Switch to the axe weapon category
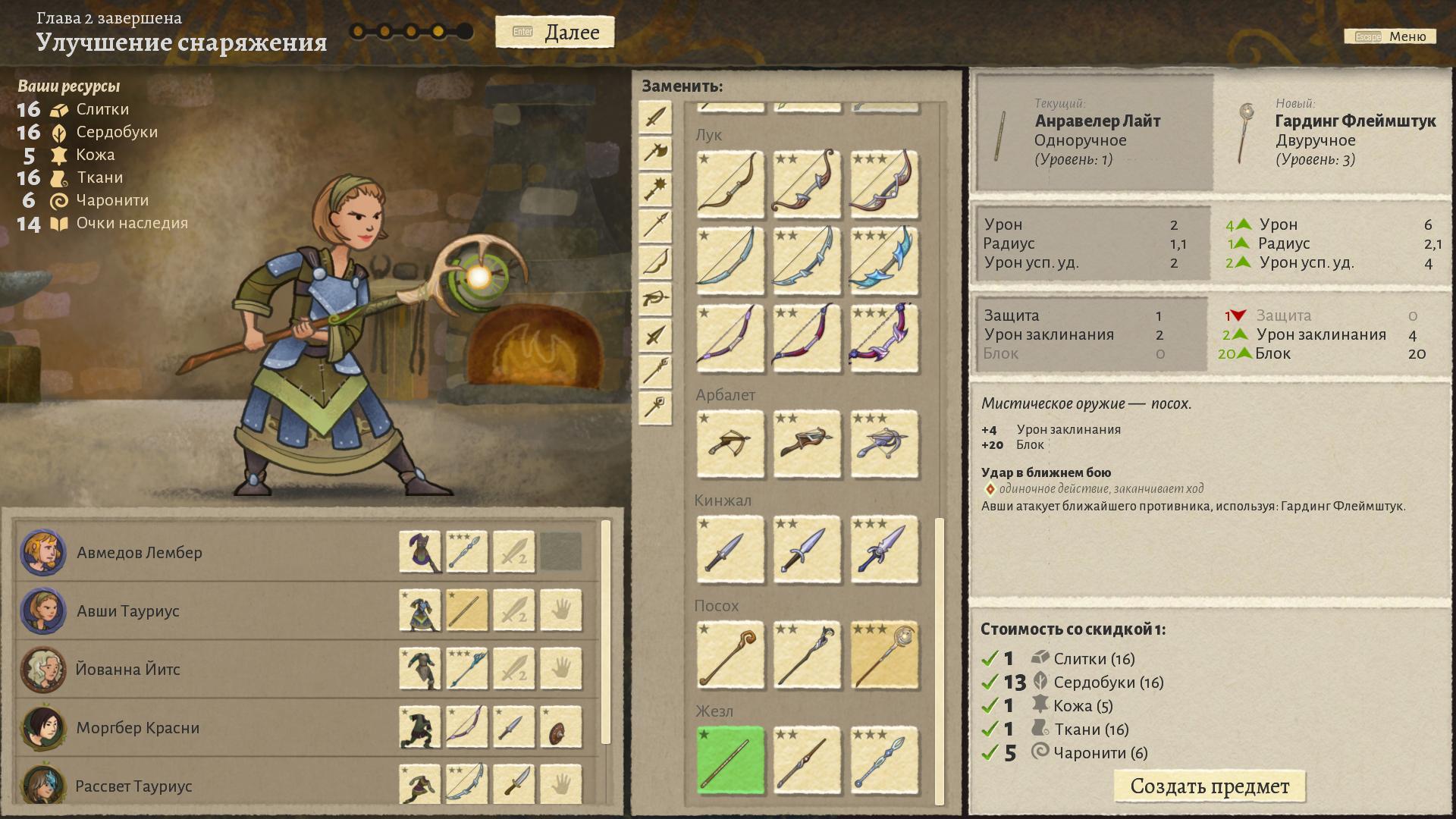Screen dimensions: 1456x819 [655, 152]
